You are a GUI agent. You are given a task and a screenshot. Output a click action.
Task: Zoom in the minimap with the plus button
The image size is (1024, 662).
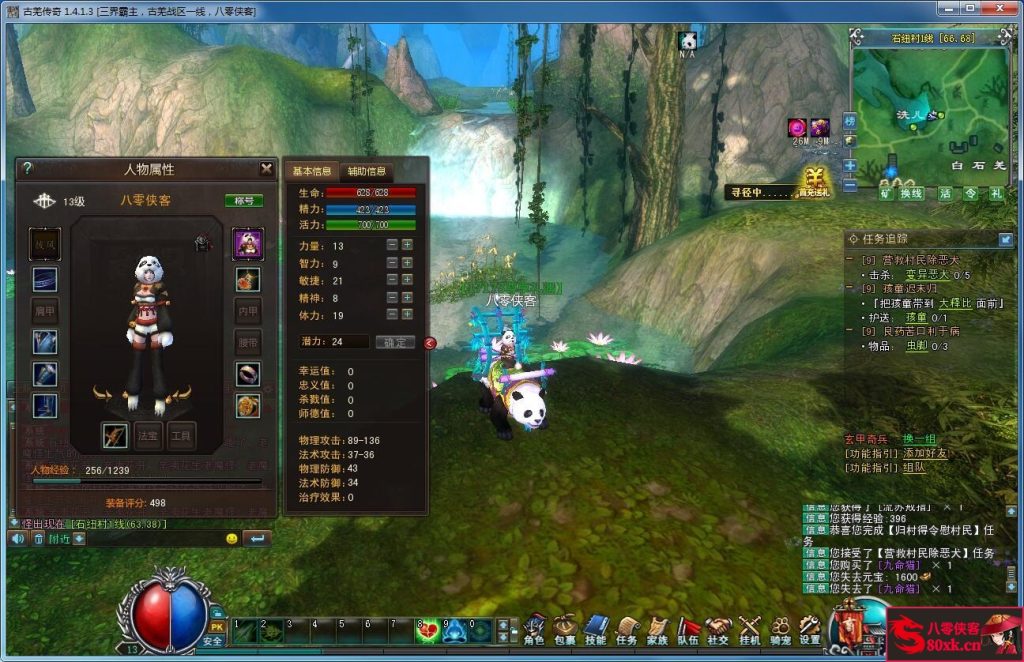849,165
